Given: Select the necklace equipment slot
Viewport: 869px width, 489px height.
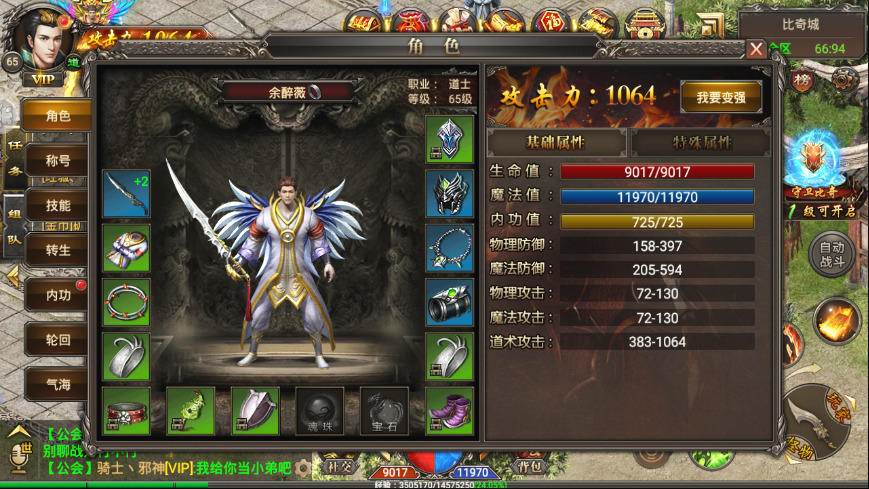Looking at the screenshot, I should point(450,248).
